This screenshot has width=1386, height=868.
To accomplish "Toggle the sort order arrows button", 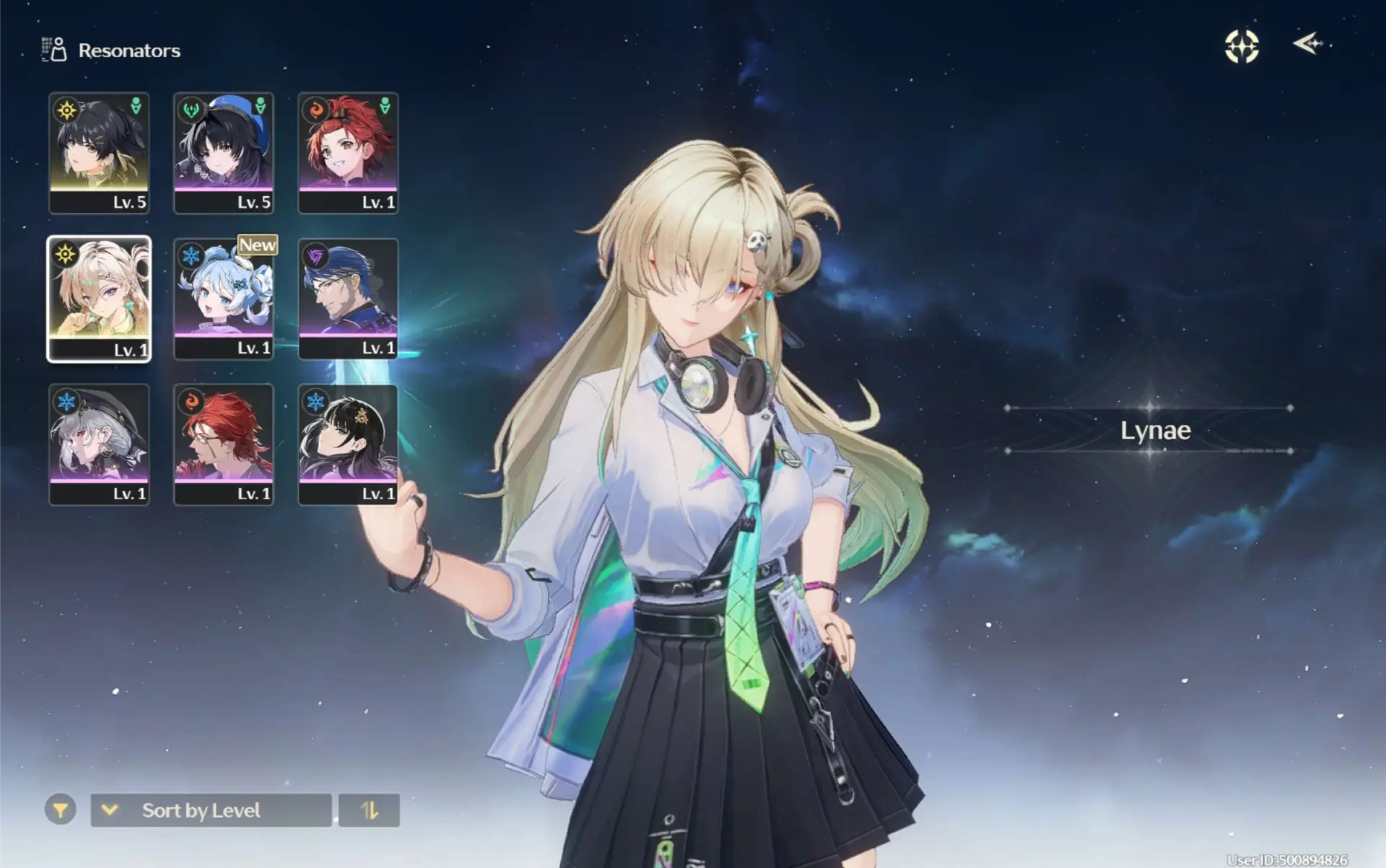I will pos(369,810).
